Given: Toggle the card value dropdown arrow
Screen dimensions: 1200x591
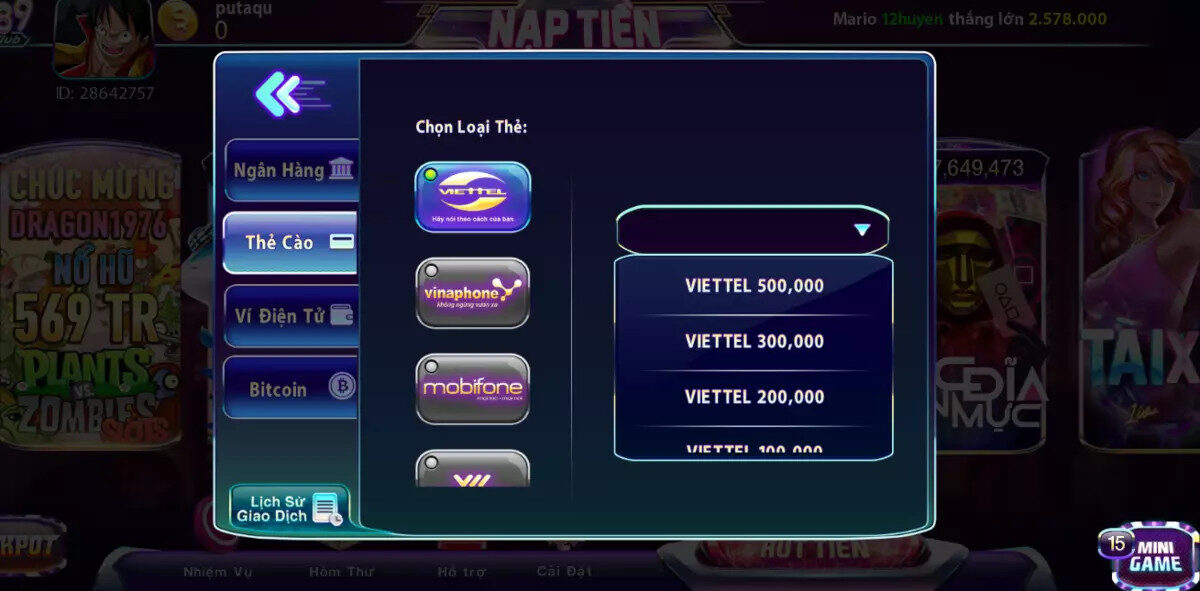Looking at the screenshot, I should coord(861,230).
